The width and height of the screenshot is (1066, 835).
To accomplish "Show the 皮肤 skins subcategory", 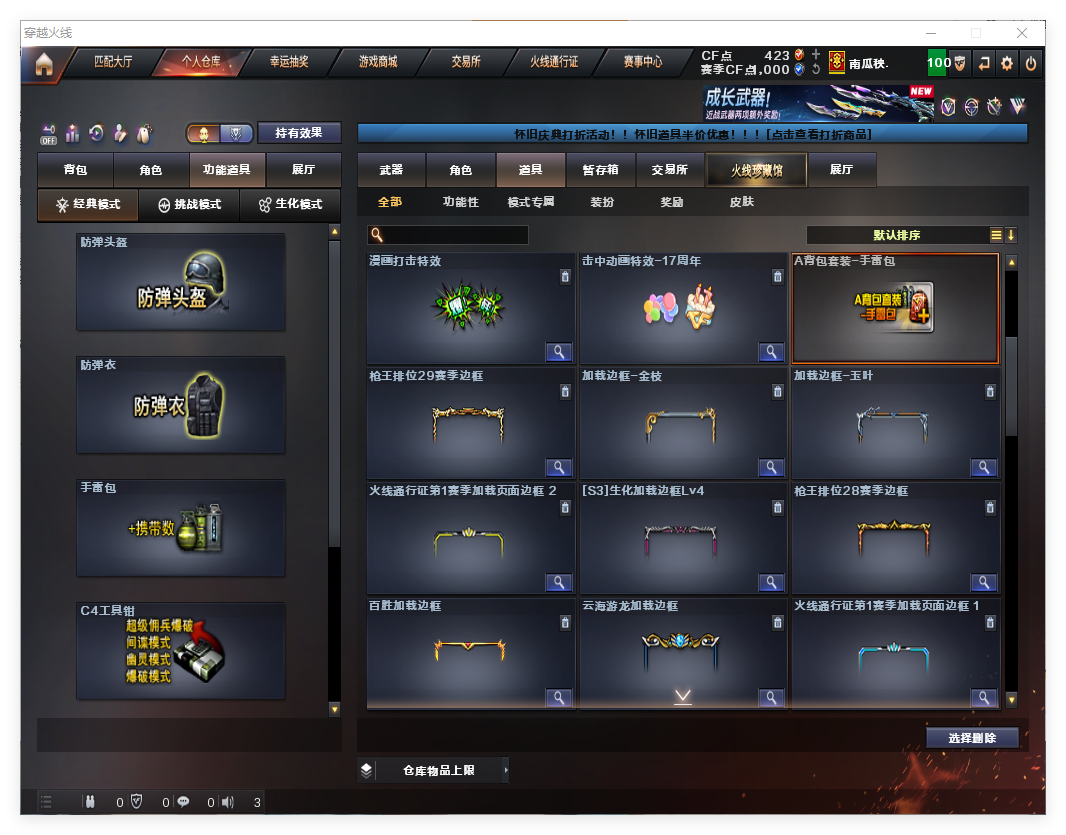I will (742, 202).
